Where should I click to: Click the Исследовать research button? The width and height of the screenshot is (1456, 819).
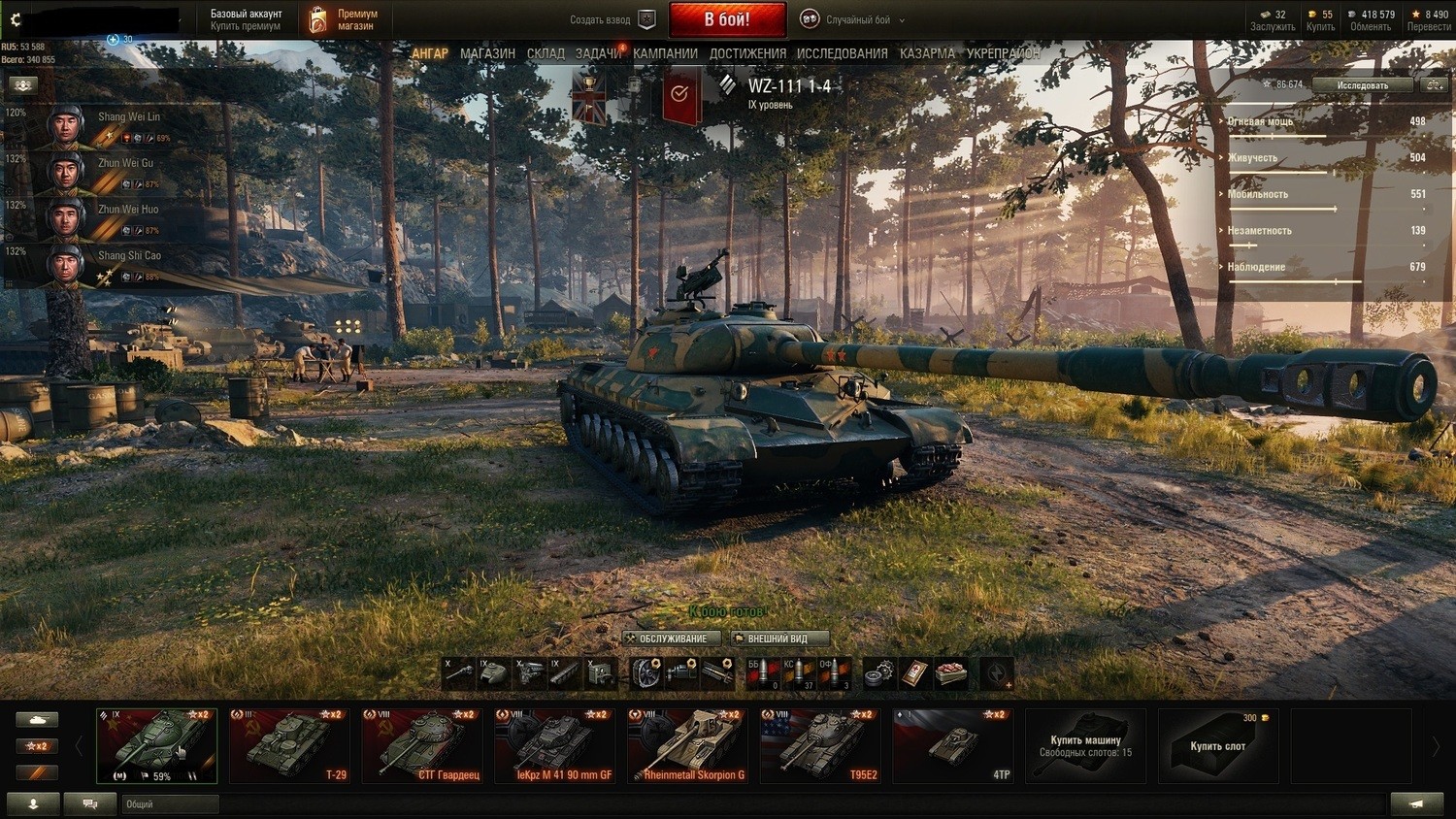pos(1362,85)
